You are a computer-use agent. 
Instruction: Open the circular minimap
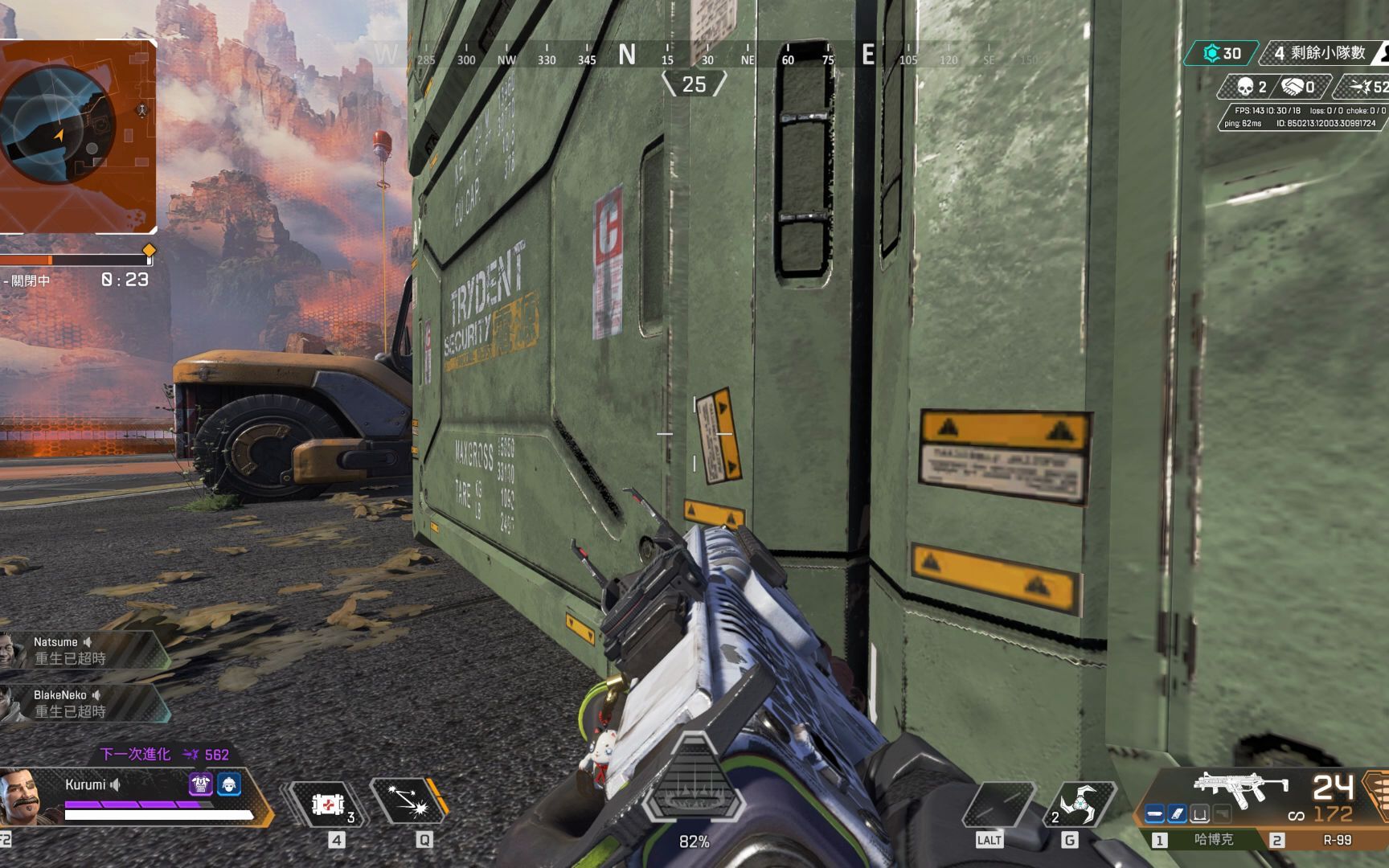click(x=56, y=129)
